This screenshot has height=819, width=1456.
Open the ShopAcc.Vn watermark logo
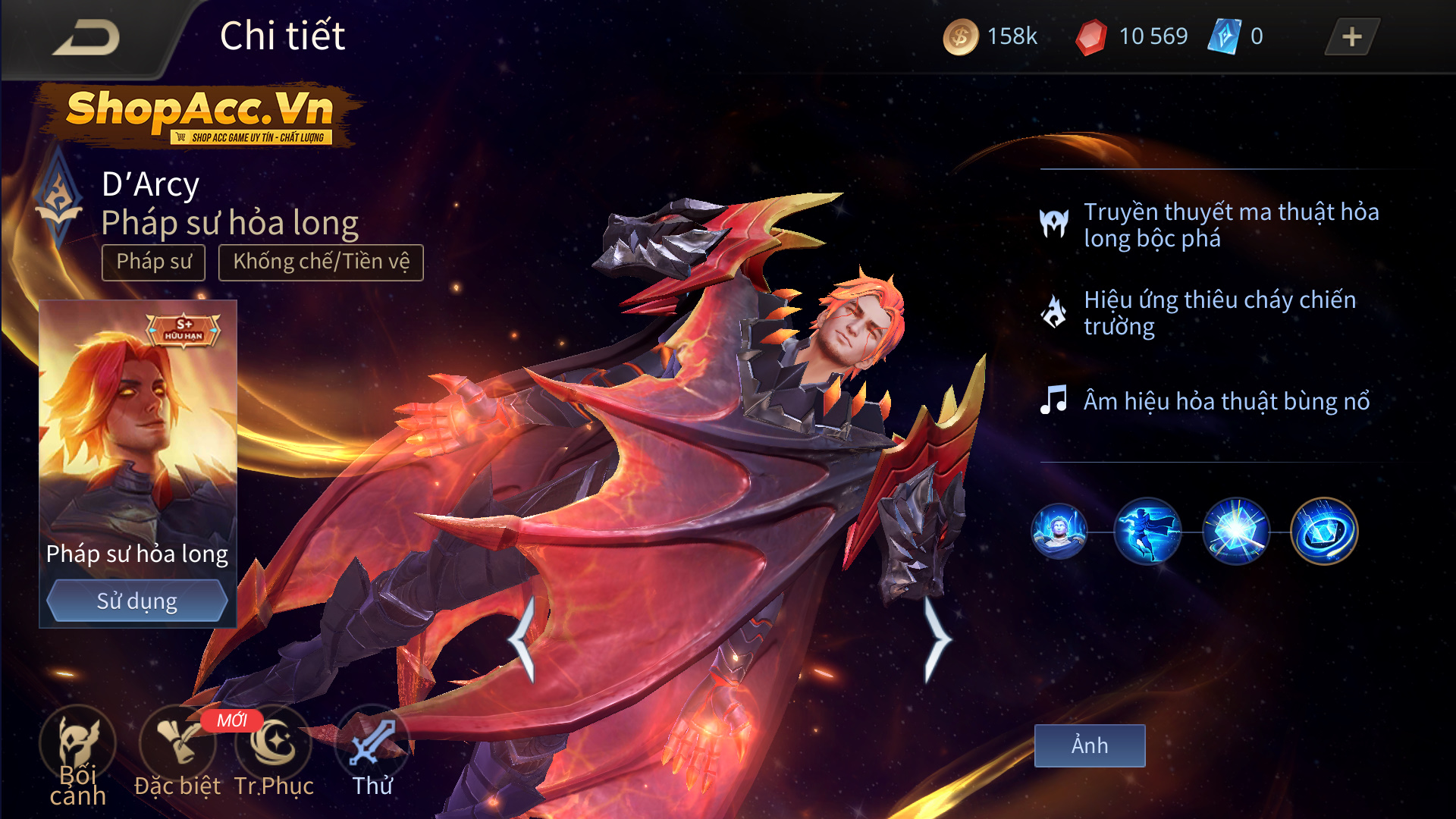click(x=199, y=115)
